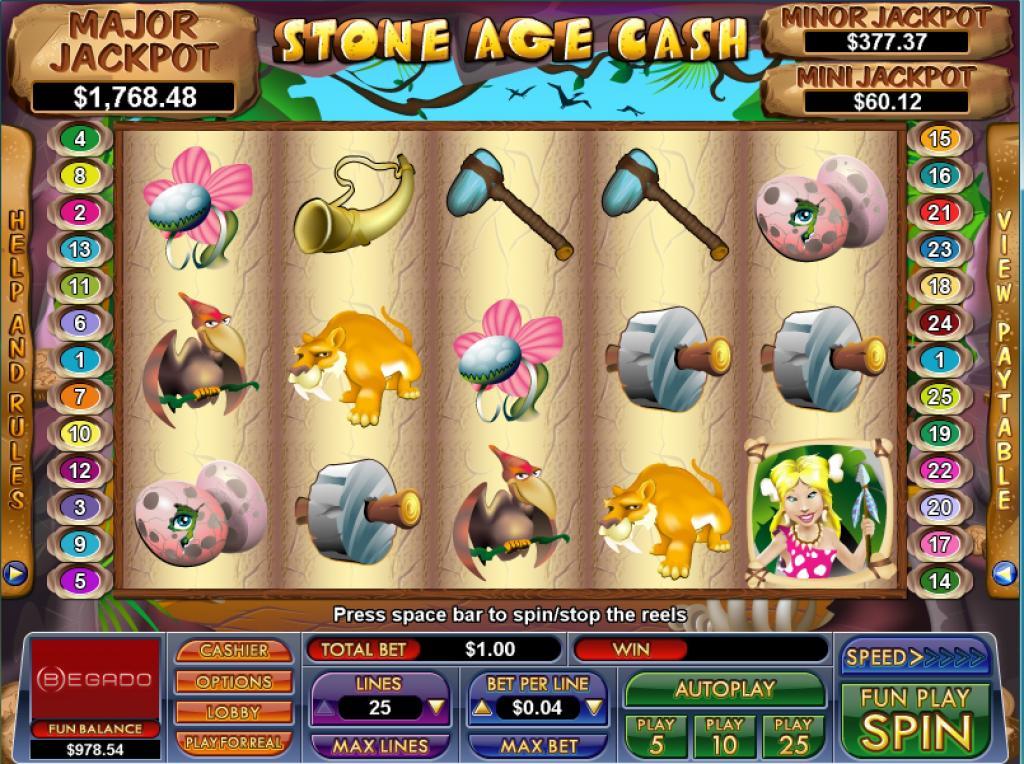The width and height of the screenshot is (1024, 764).
Task: Spin the reels with Fun Play Spin
Action: coord(915,719)
